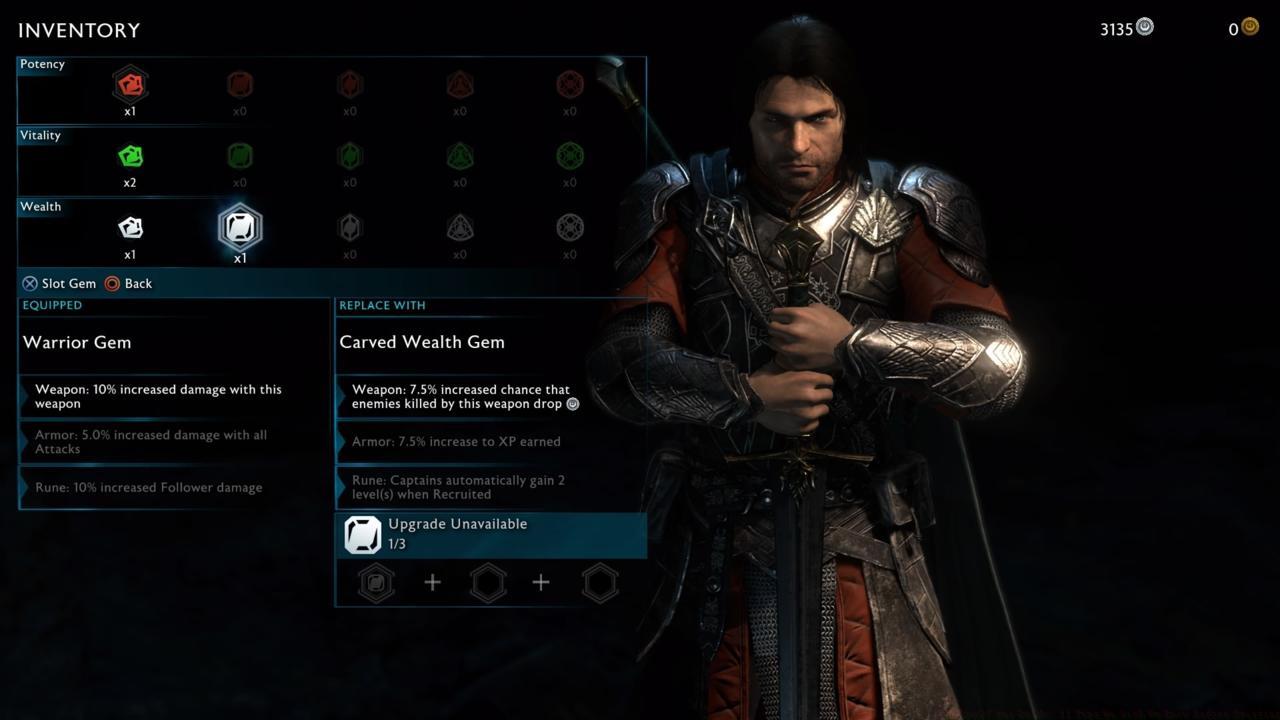Select the empty third-tier Vitality gem slot

pos(349,155)
